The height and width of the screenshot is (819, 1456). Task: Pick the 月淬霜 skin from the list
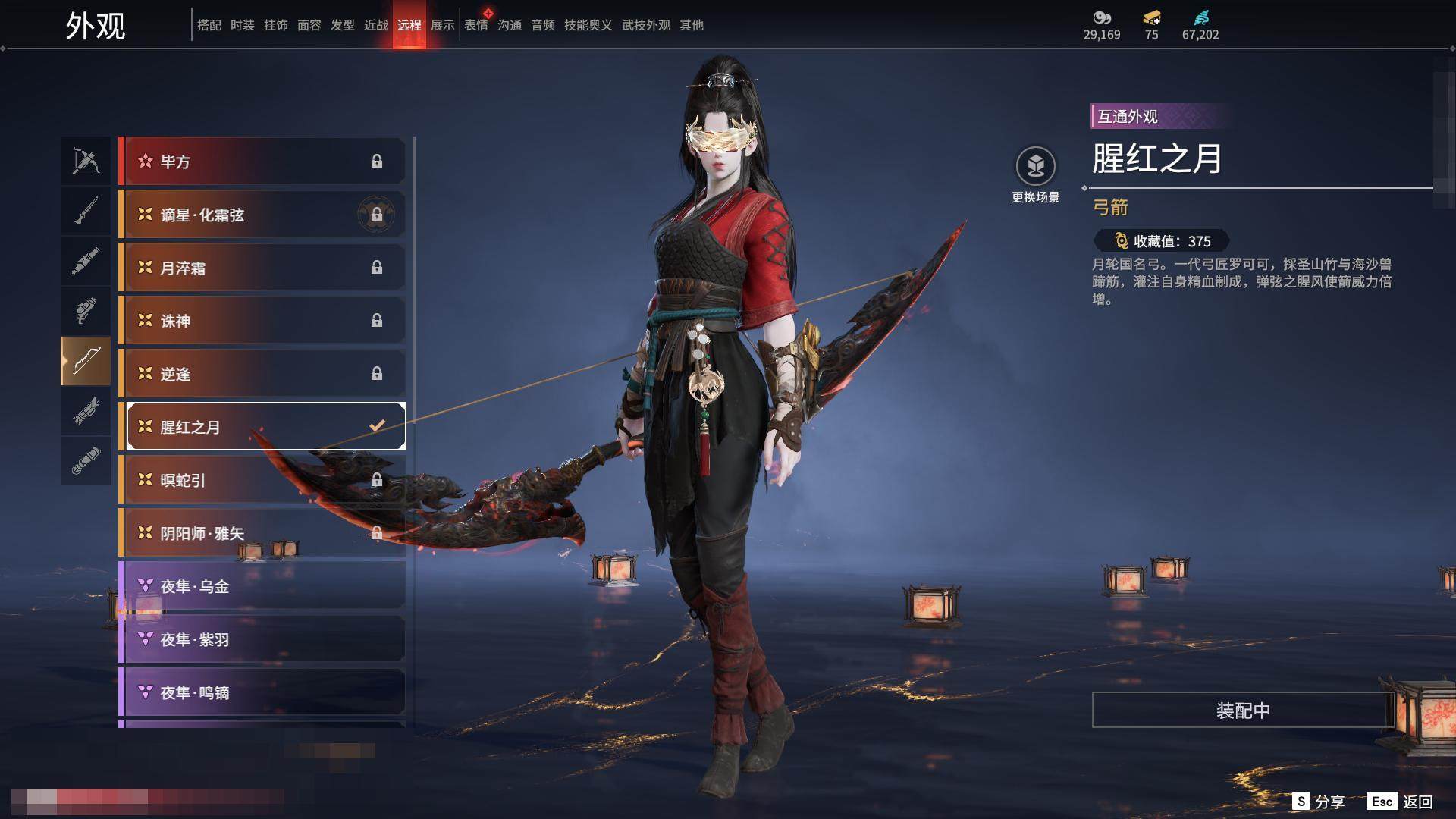(x=262, y=268)
